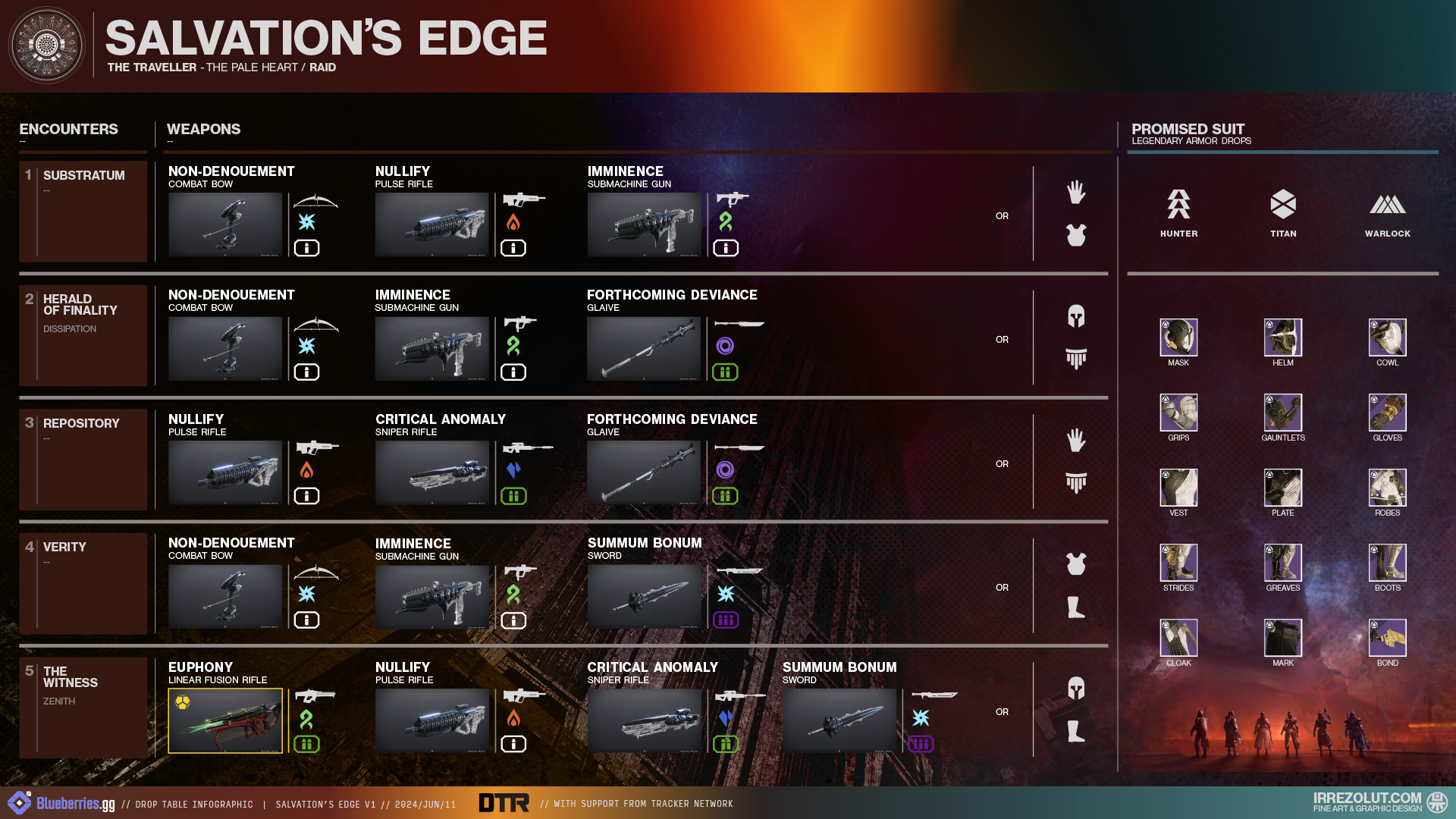Visit the Blueberries.gg logo link
The height and width of the screenshot is (819, 1456).
point(62,803)
